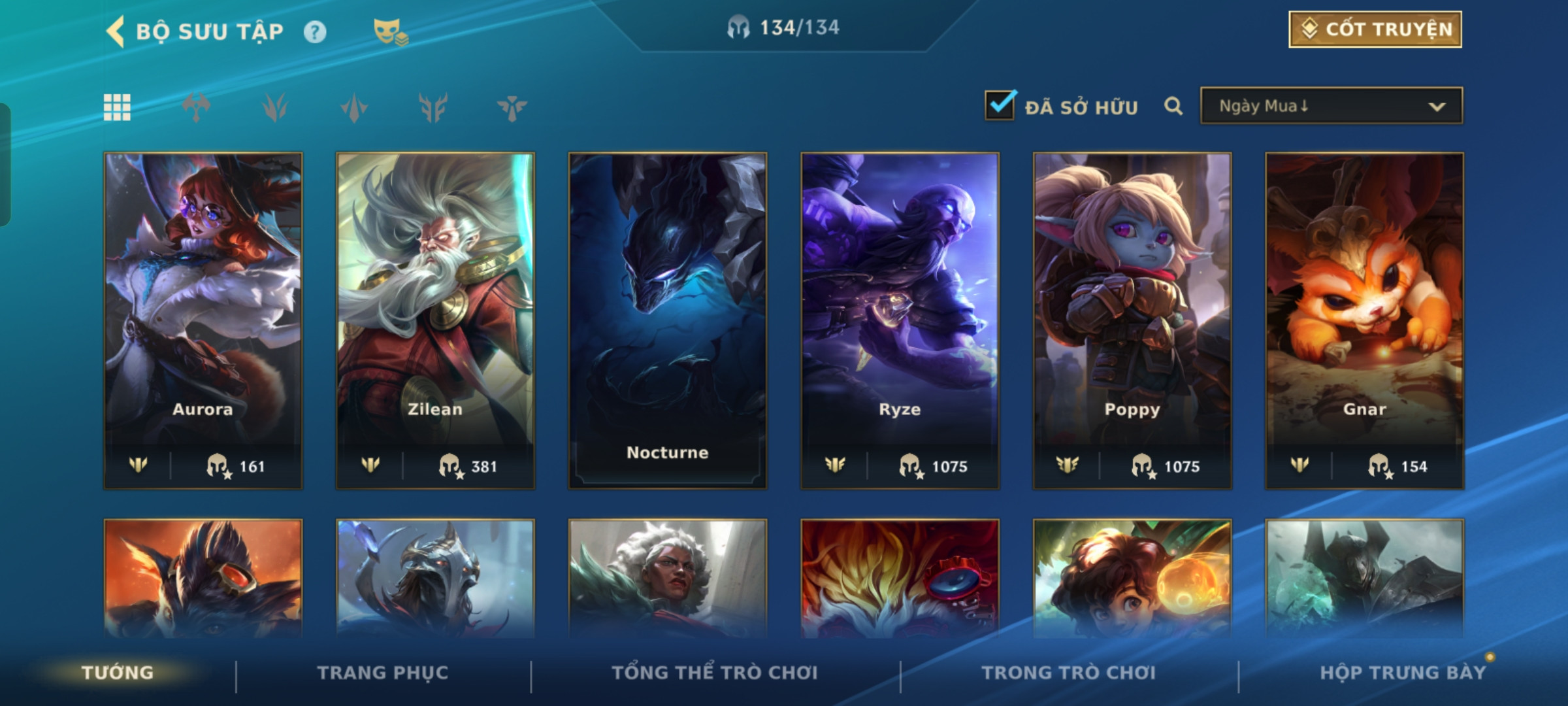Open the Cốt Truyện button

click(1375, 29)
